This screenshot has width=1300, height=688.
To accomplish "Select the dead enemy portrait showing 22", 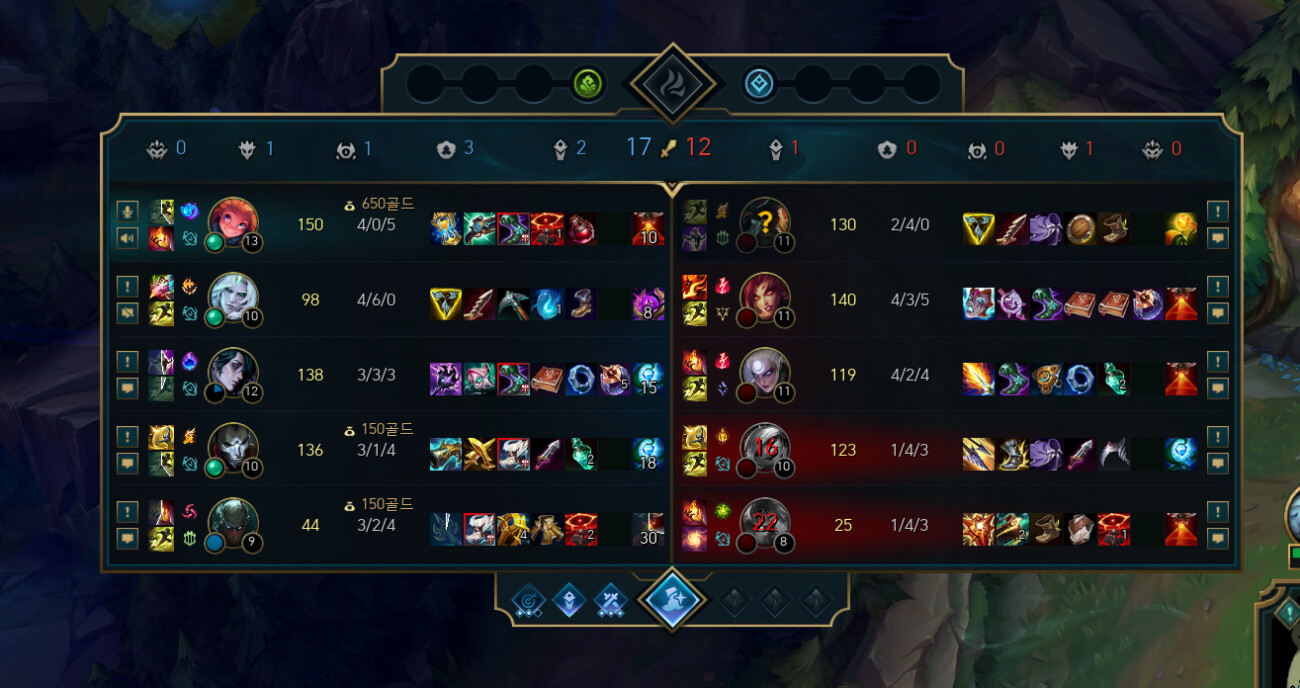I will tap(765, 524).
